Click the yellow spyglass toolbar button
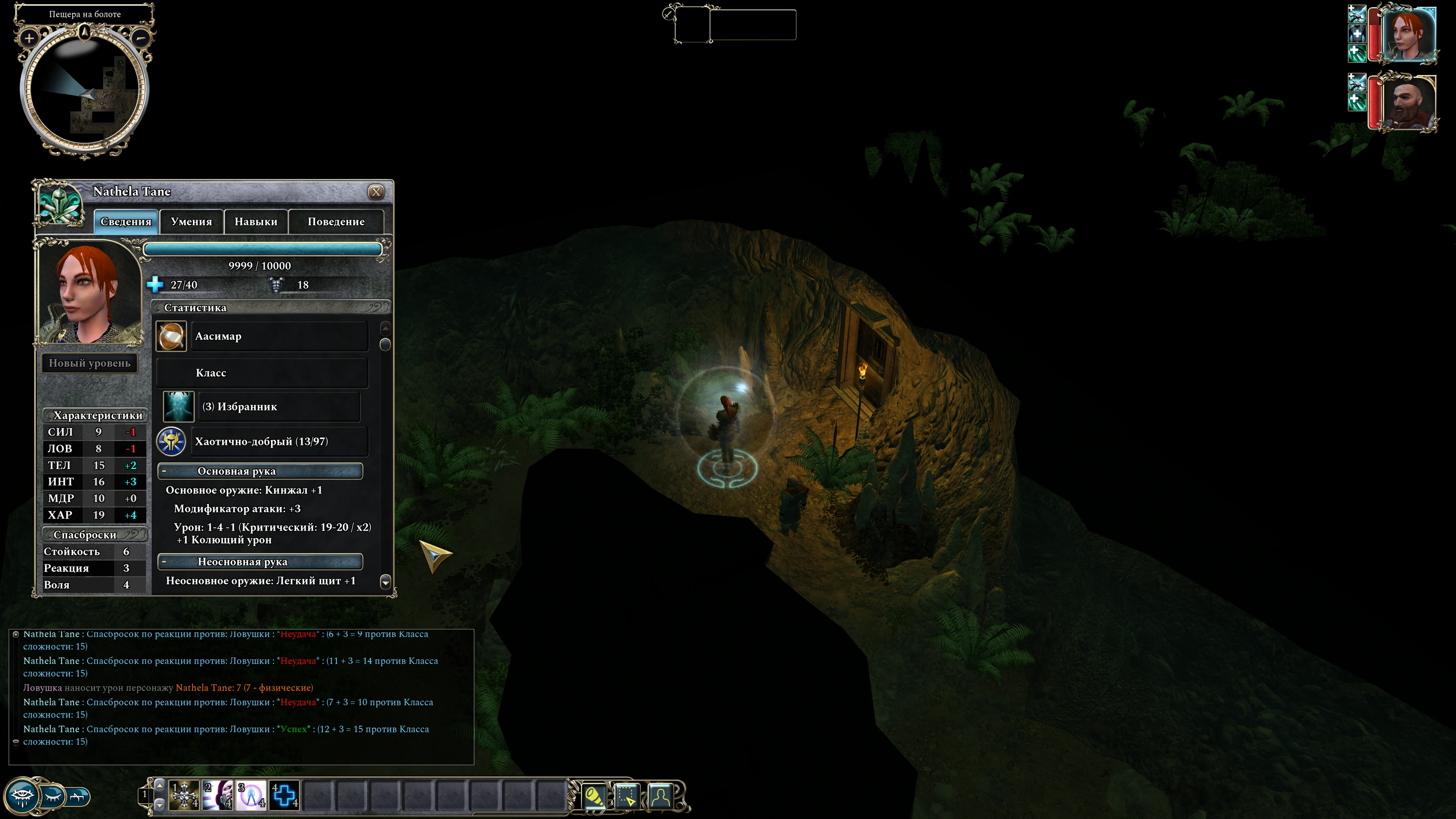The width and height of the screenshot is (1456, 819). click(x=594, y=796)
